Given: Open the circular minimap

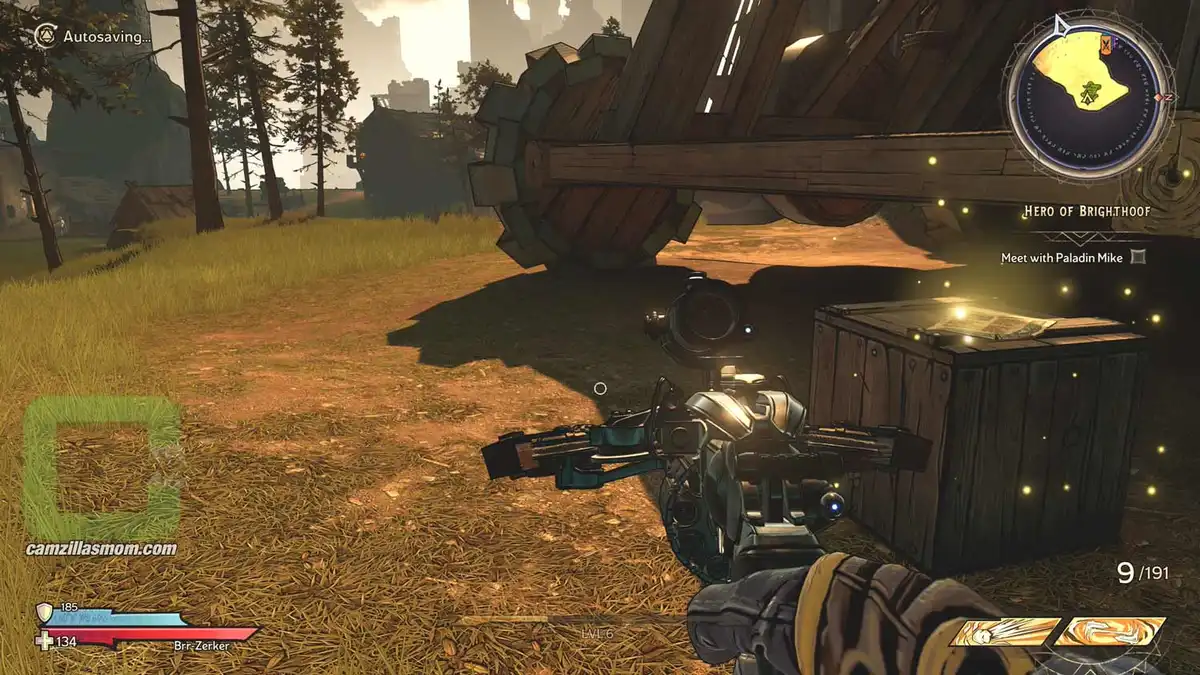Looking at the screenshot, I should [1086, 88].
